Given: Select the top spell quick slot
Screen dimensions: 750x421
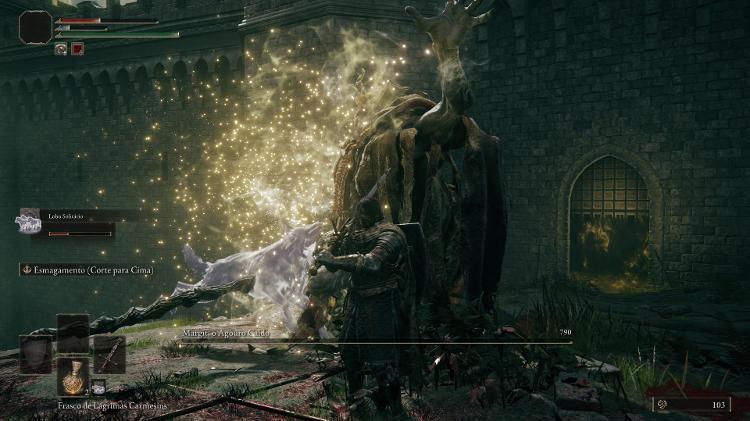Looking at the screenshot, I should point(72,332).
